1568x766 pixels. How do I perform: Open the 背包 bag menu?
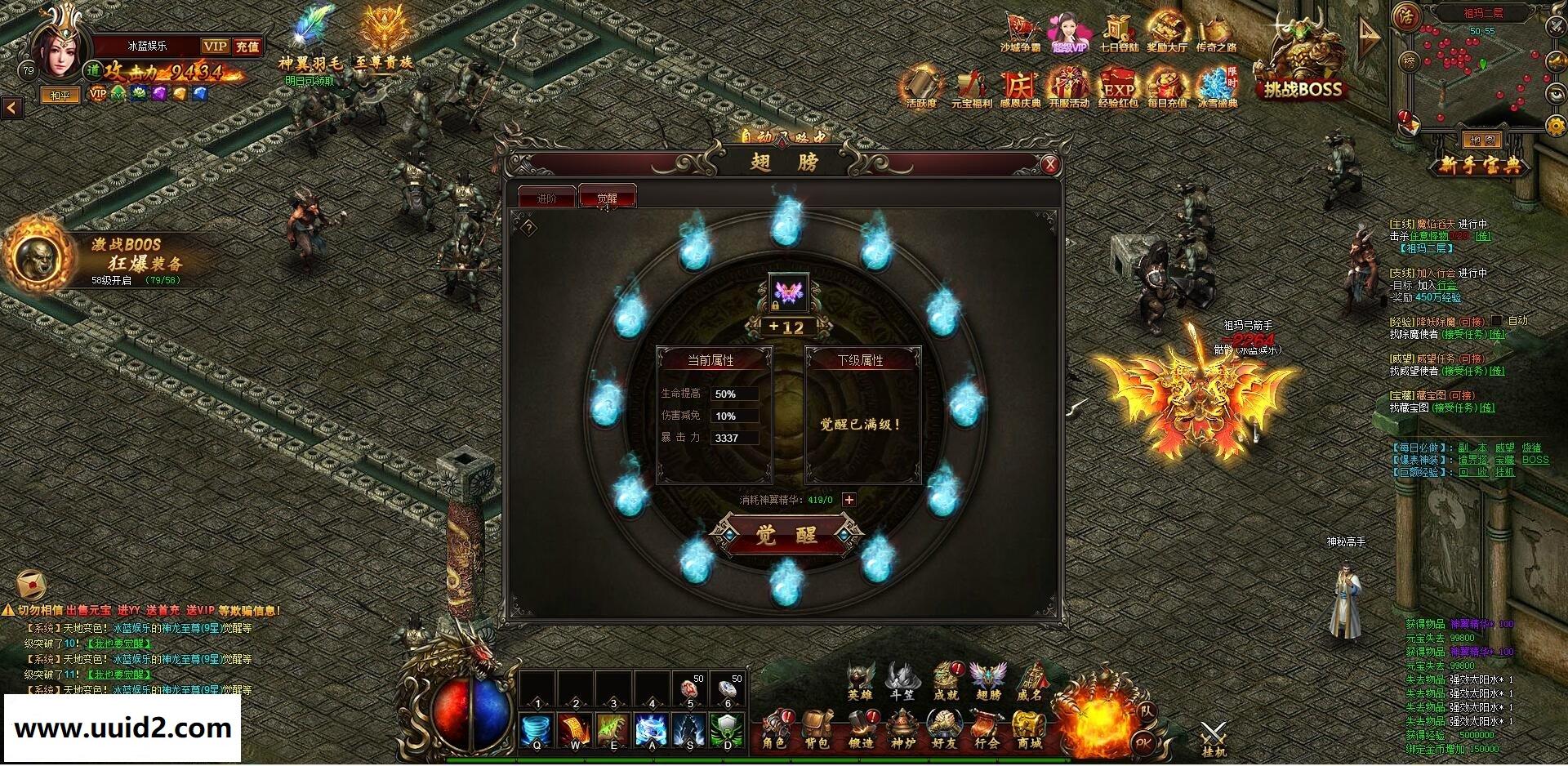pos(817,730)
